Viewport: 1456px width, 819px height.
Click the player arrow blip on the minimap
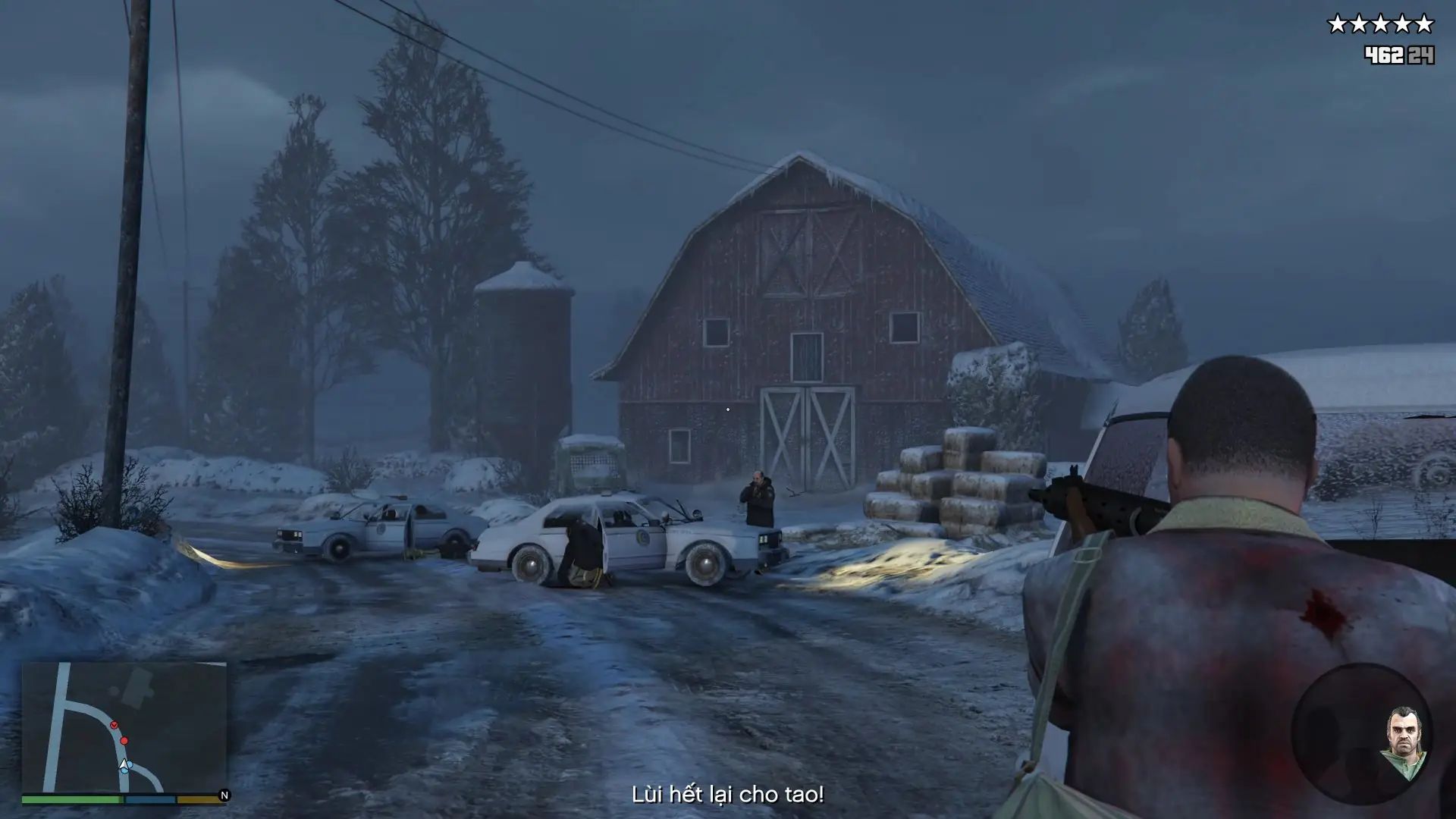pyautogui.click(x=124, y=765)
